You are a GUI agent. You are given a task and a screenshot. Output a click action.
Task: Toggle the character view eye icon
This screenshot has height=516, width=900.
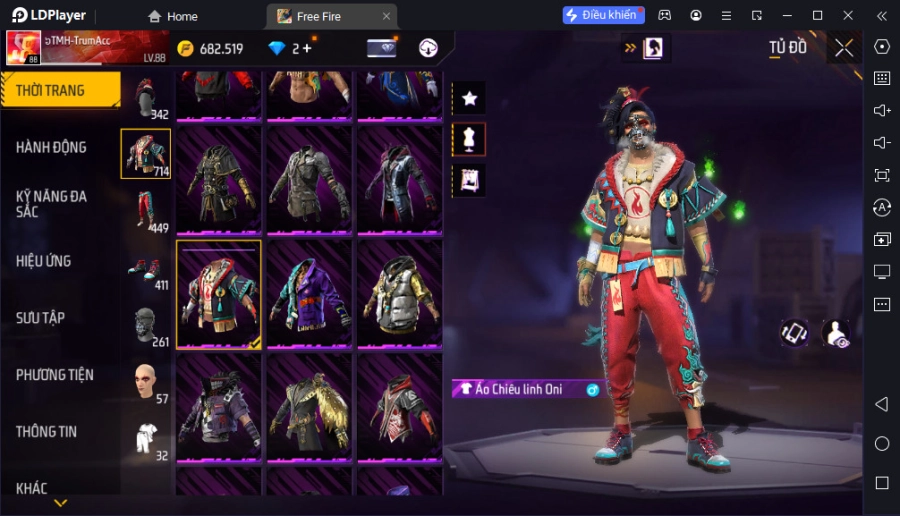tap(836, 334)
